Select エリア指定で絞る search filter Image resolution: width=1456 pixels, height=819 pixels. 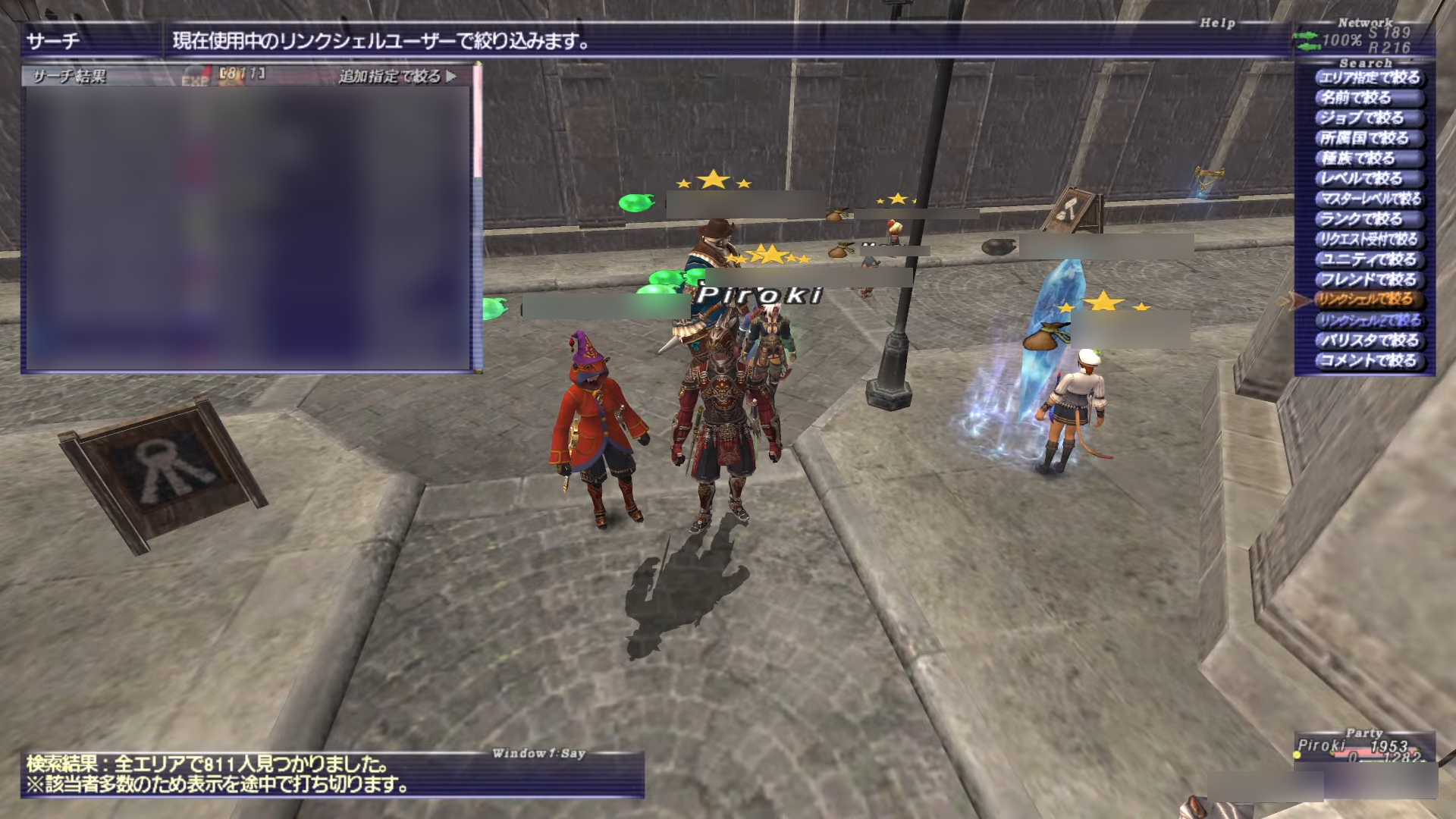[x=1369, y=78]
